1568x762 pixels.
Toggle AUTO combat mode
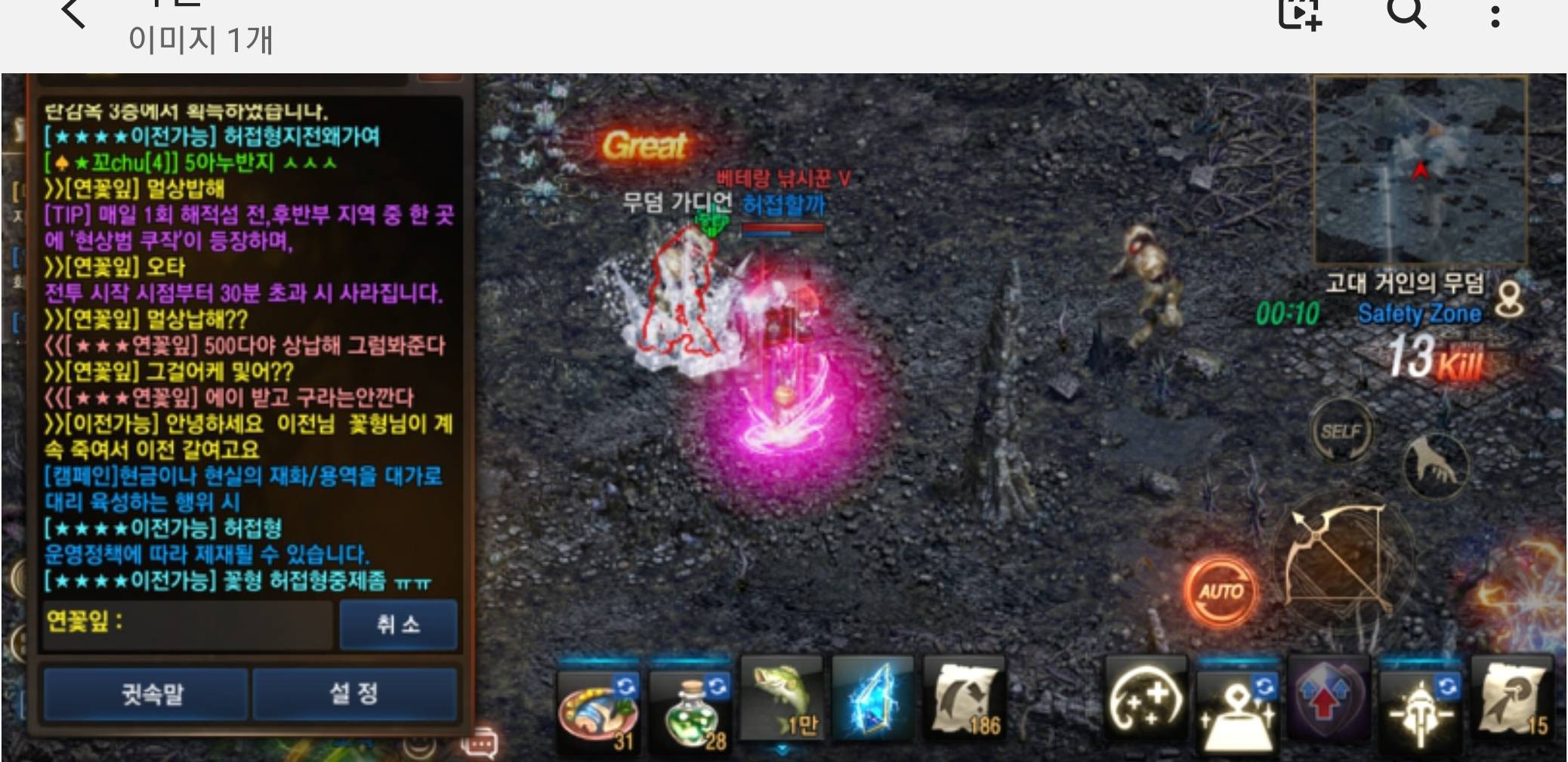point(1221,592)
